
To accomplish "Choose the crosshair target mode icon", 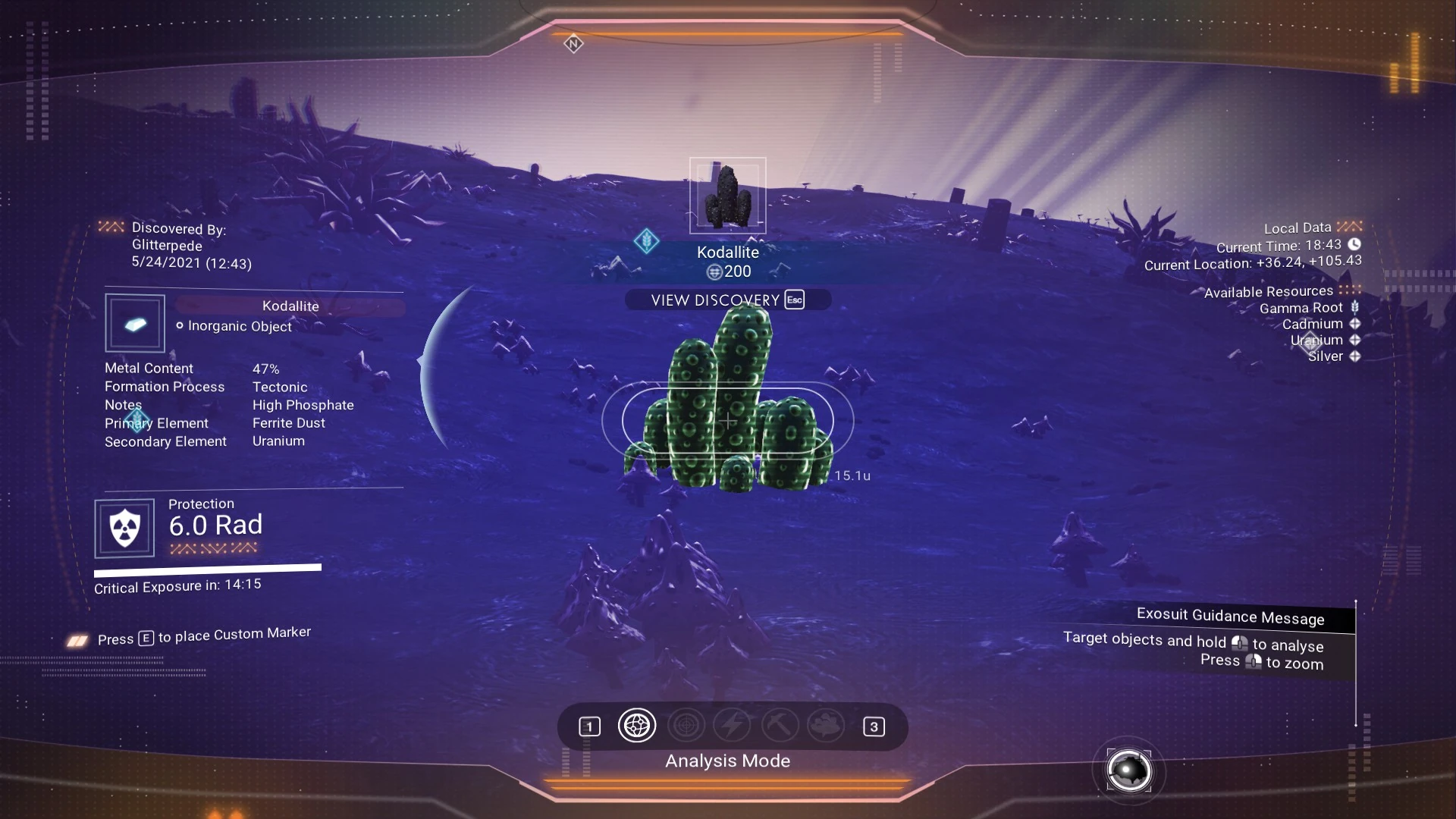I will tap(686, 726).
